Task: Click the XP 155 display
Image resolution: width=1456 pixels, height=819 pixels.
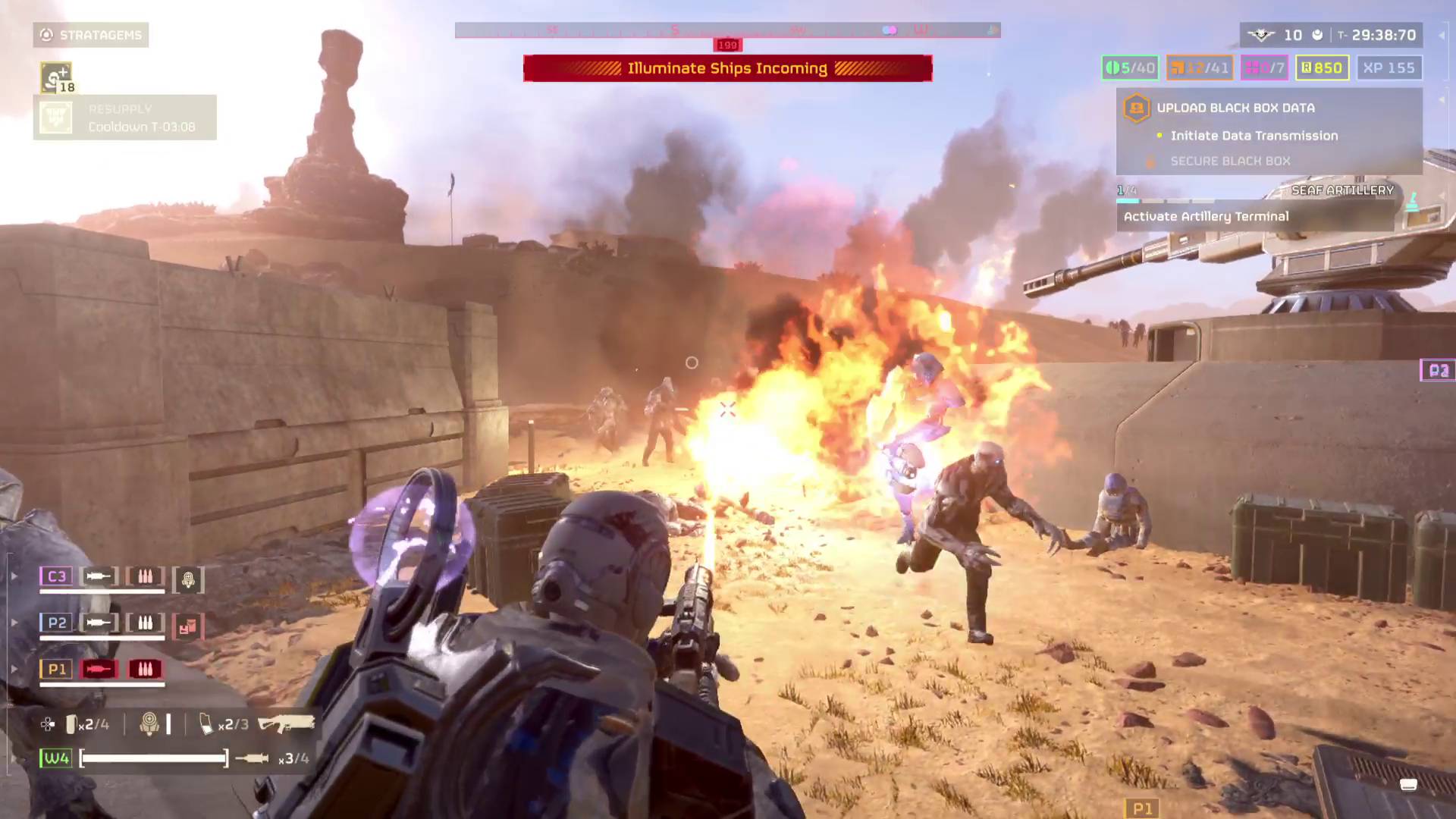Action: tap(1389, 67)
